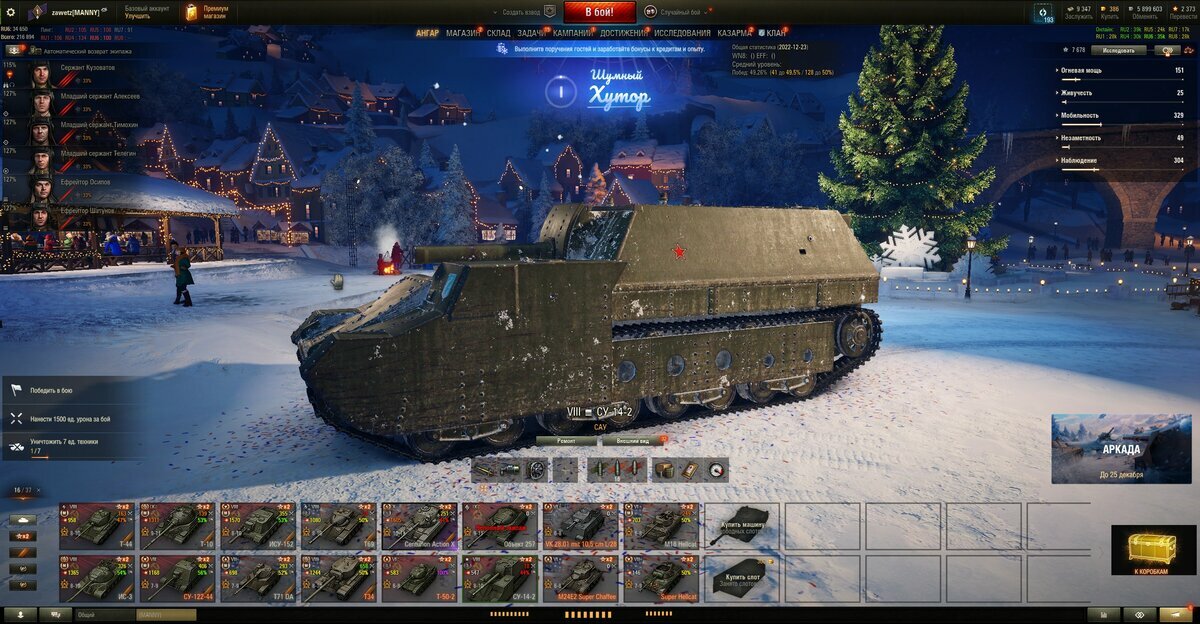This screenshot has width=1200, height=624.
Task: Open the «Аркада» event banner
Action: click(x=1119, y=447)
